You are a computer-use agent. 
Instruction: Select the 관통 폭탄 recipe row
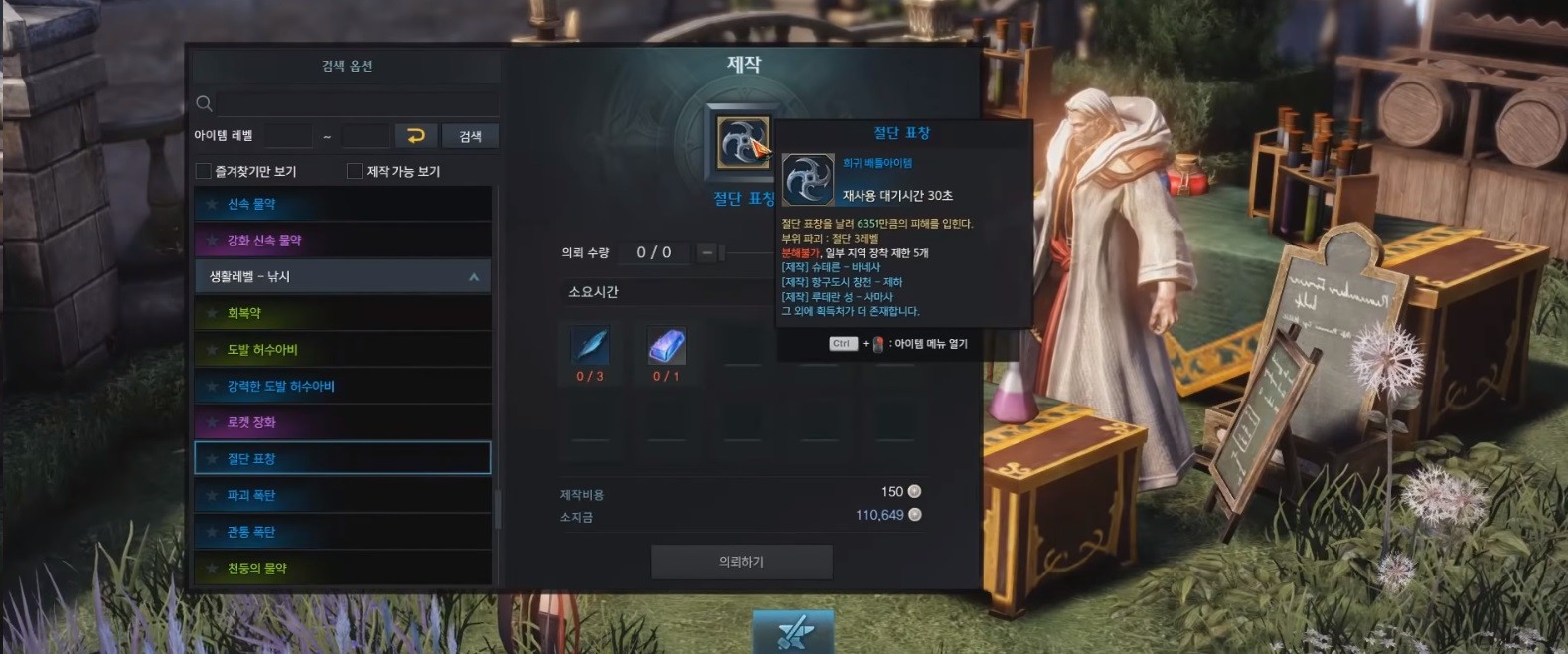pos(343,532)
